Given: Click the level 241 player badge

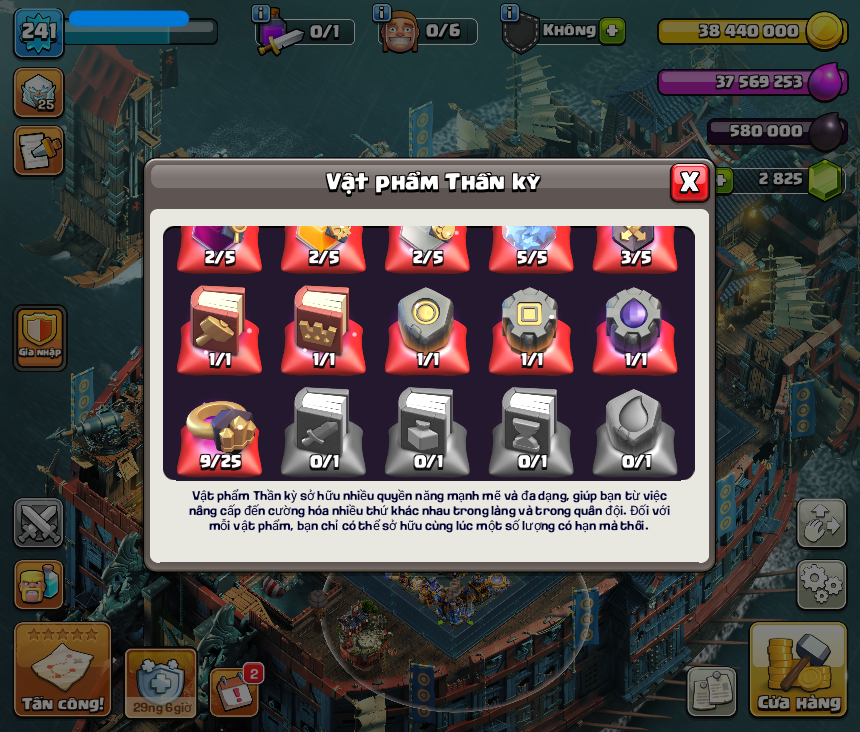Looking at the screenshot, I should pos(38,32).
